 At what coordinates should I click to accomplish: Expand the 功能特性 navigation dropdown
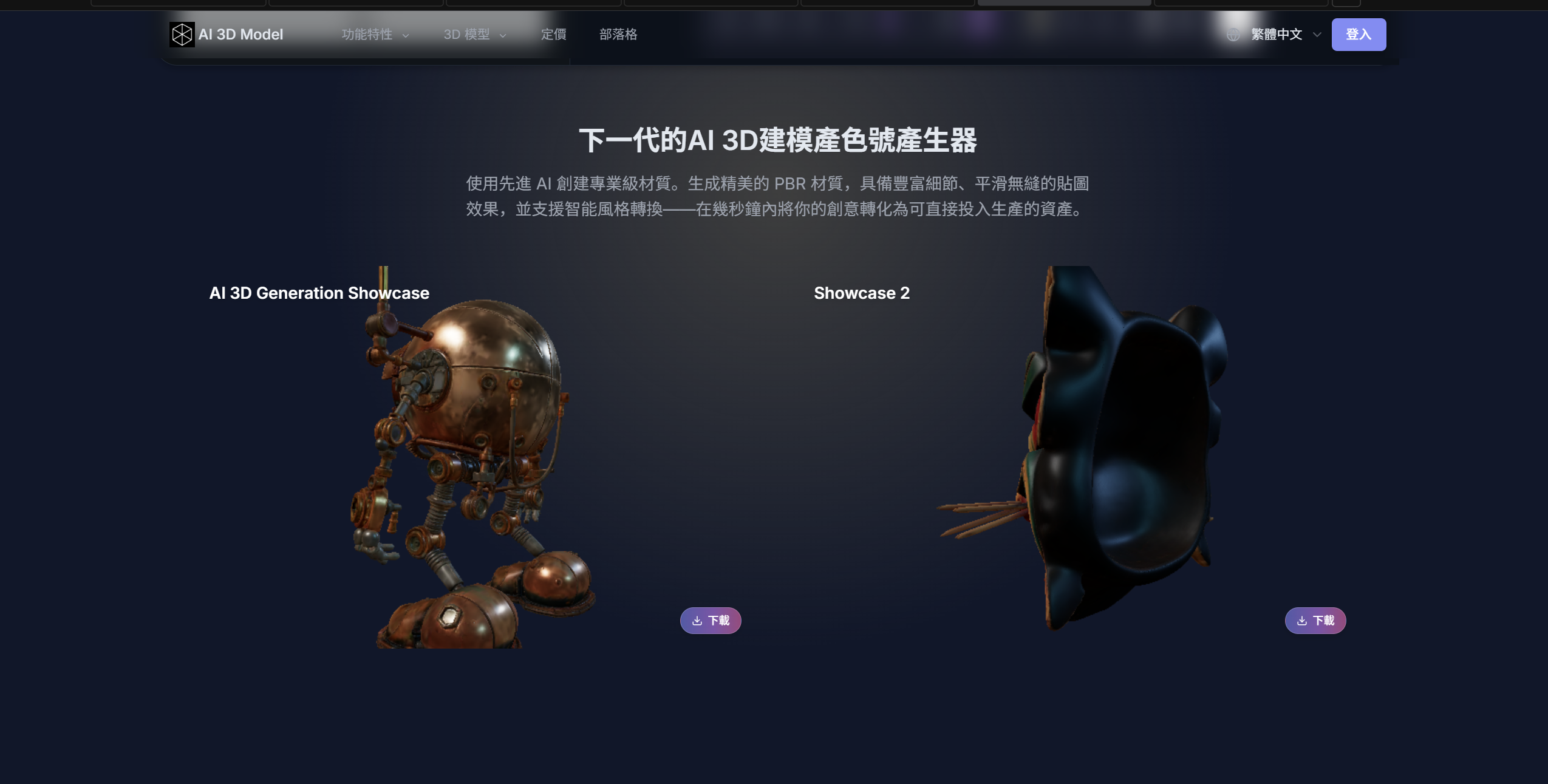tap(367, 34)
